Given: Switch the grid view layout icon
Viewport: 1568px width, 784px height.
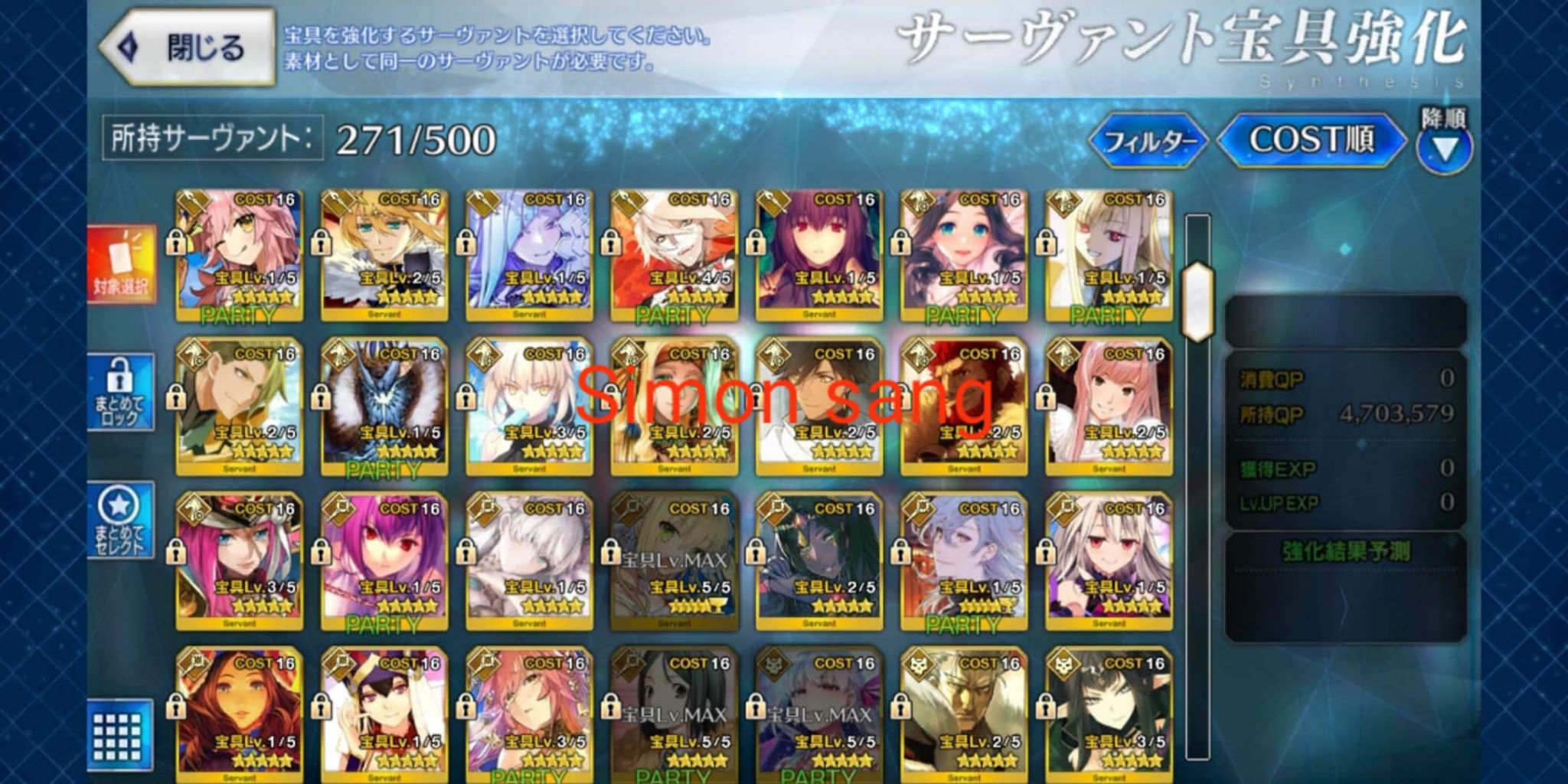Looking at the screenshot, I should 117,737.
